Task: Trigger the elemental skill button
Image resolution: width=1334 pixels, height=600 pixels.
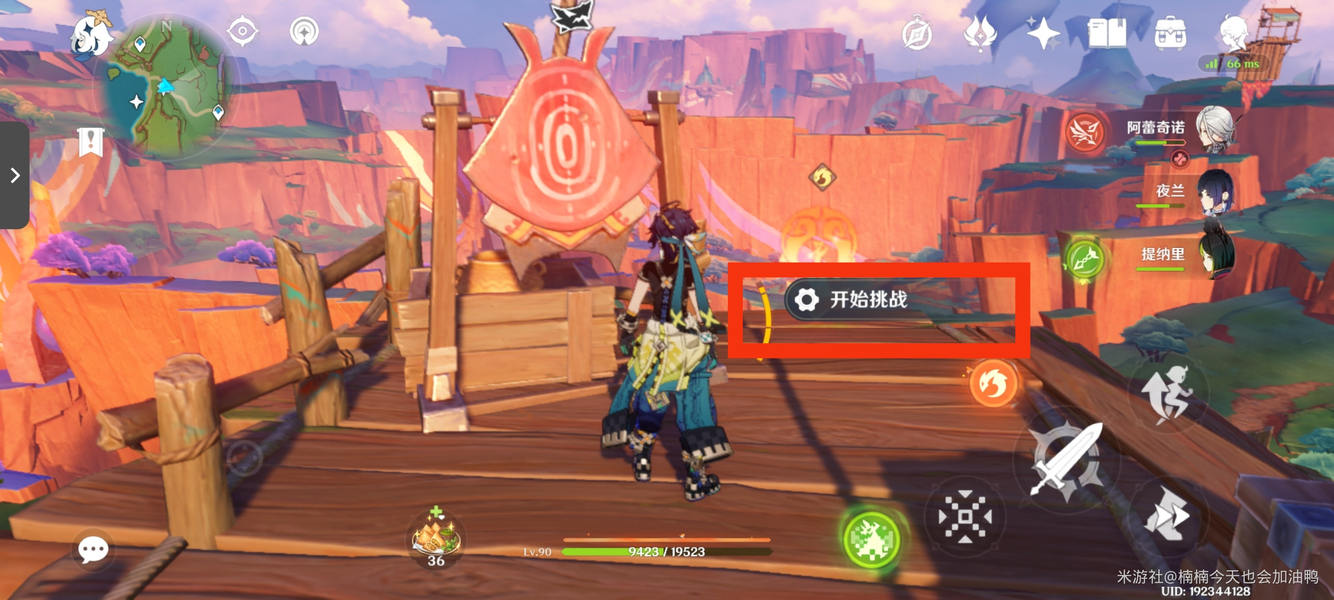Action: [x=965, y=517]
